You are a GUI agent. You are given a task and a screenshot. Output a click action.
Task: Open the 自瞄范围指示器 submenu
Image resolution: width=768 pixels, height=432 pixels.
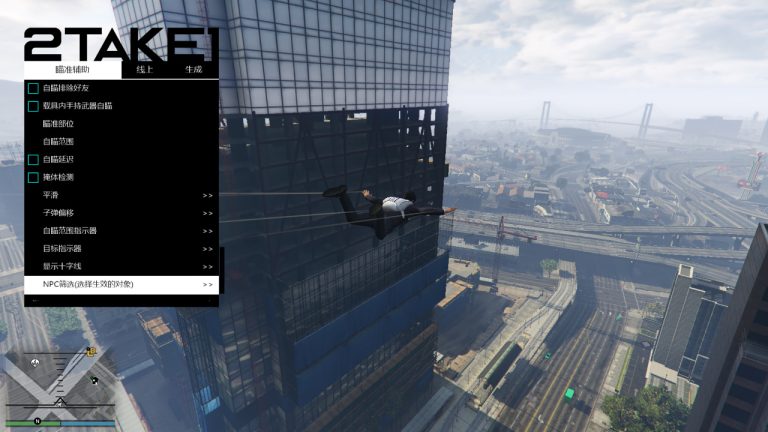pyautogui.click(x=120, y=231)
